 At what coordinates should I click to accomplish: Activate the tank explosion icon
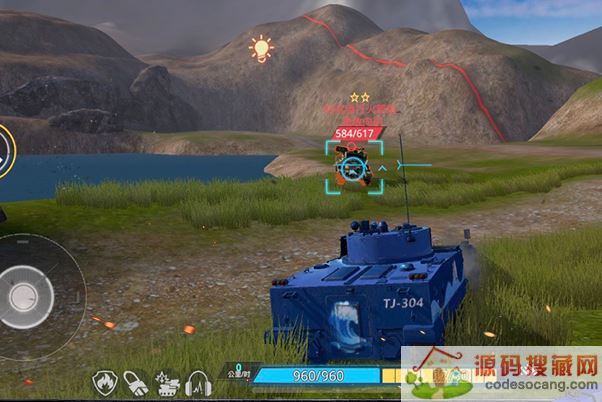click(x=167, y=382)
